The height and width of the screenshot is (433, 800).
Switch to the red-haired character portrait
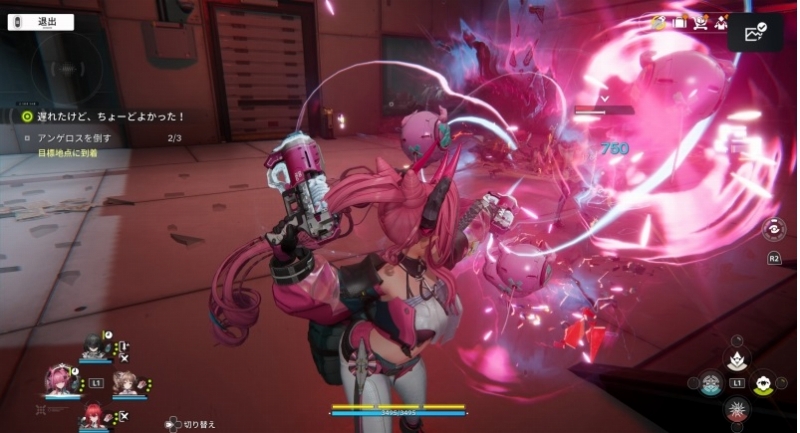(93, 414)
